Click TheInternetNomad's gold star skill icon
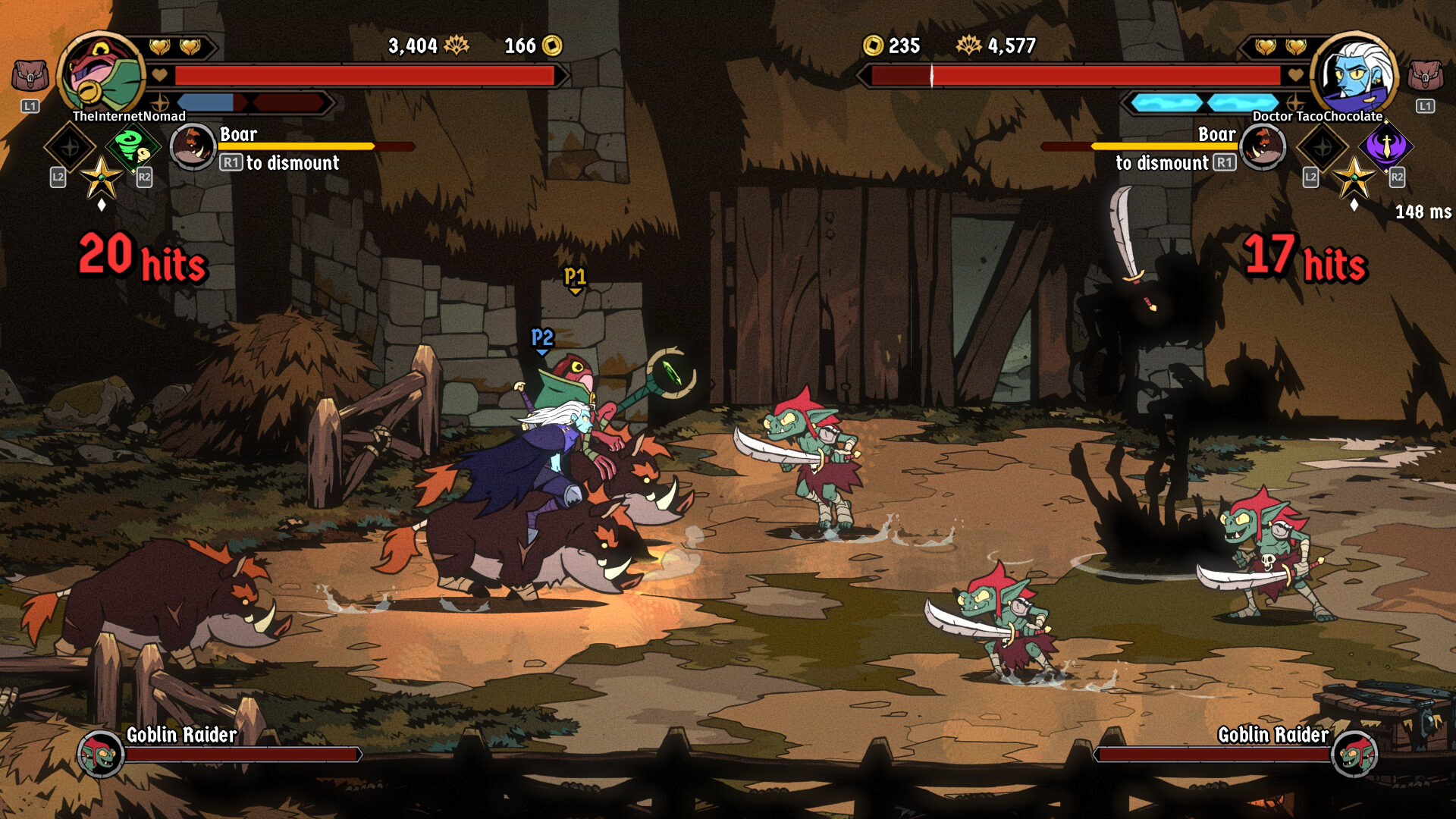 (x=101, y=178)
